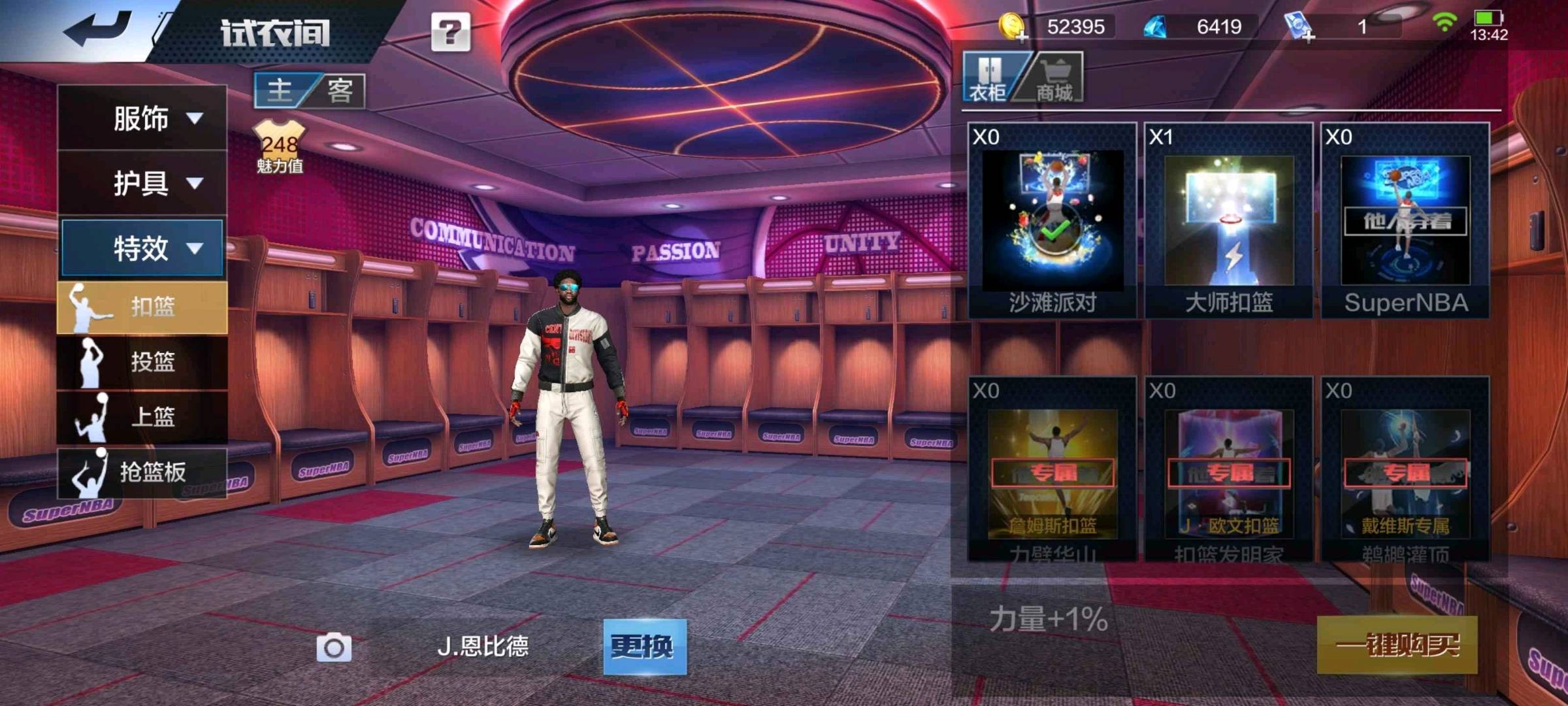Switch to the 商城 shop tab

coord(1053,78)
